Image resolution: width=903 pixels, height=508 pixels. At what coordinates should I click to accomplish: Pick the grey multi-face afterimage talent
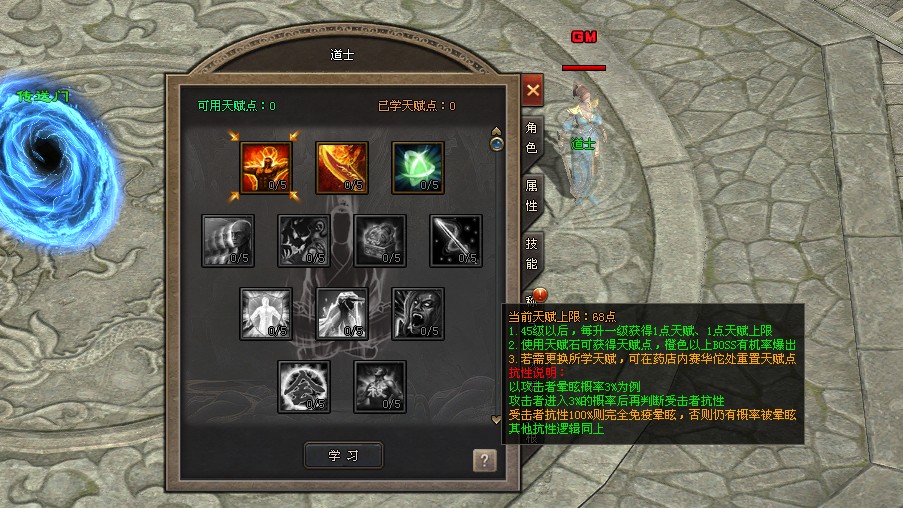point(228,240)
